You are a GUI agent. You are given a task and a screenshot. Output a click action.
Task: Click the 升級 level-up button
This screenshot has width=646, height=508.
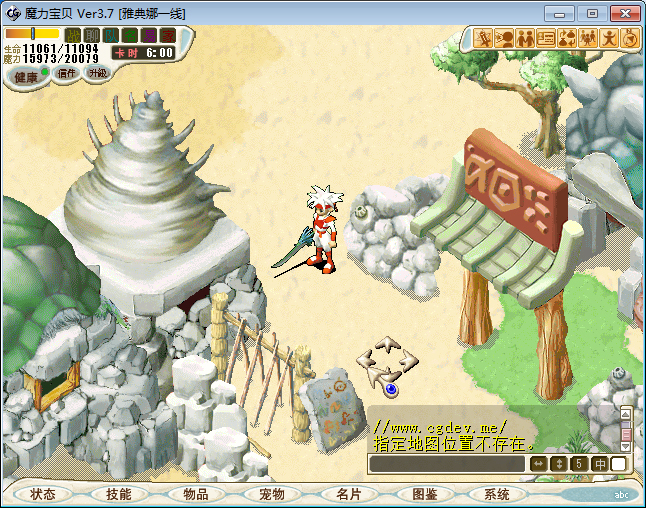pyautogui.click(x=97, y=73)
